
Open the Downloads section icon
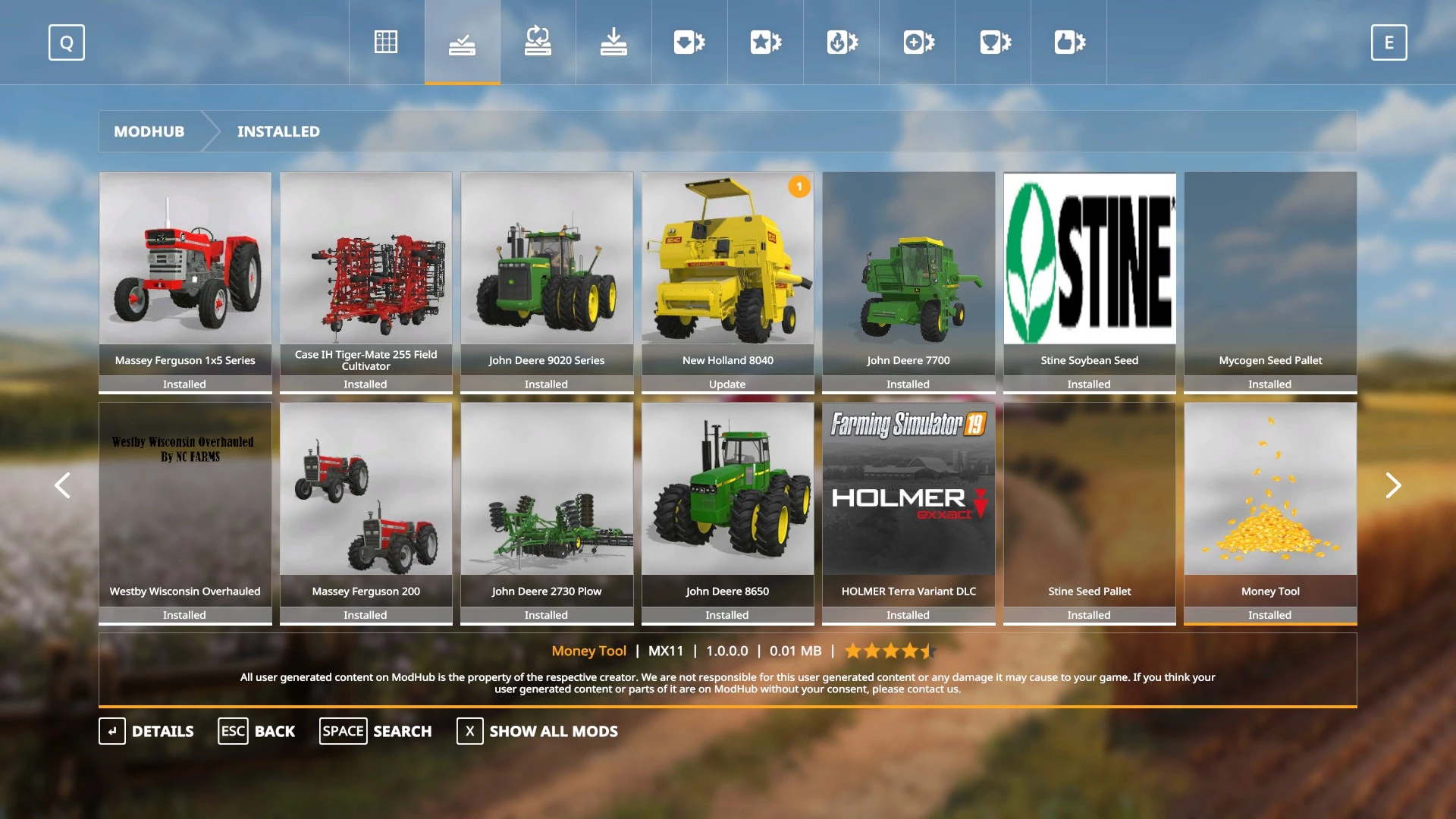pyautogui.click(x=613, y=42)
